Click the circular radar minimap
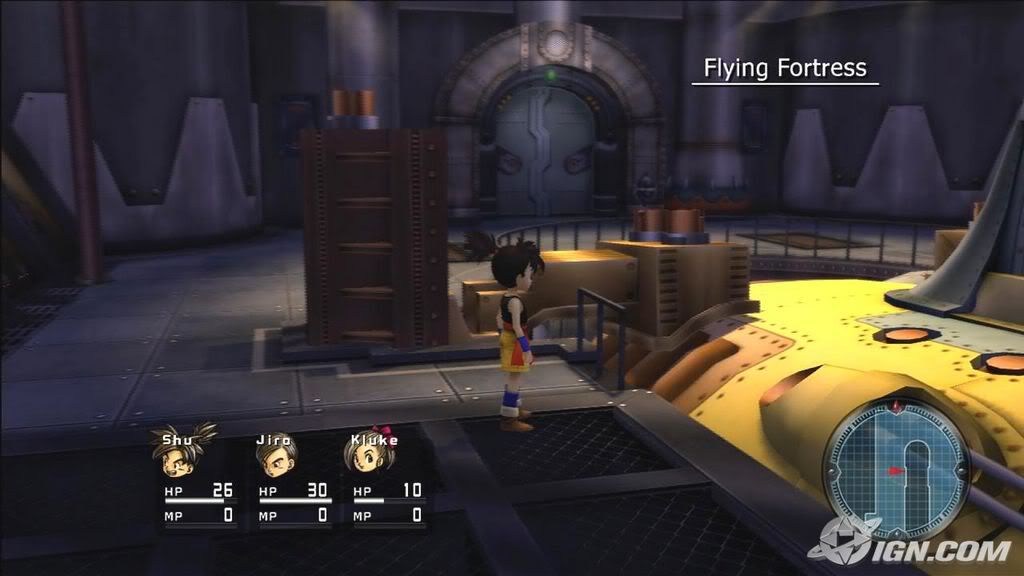 [896, 468]
